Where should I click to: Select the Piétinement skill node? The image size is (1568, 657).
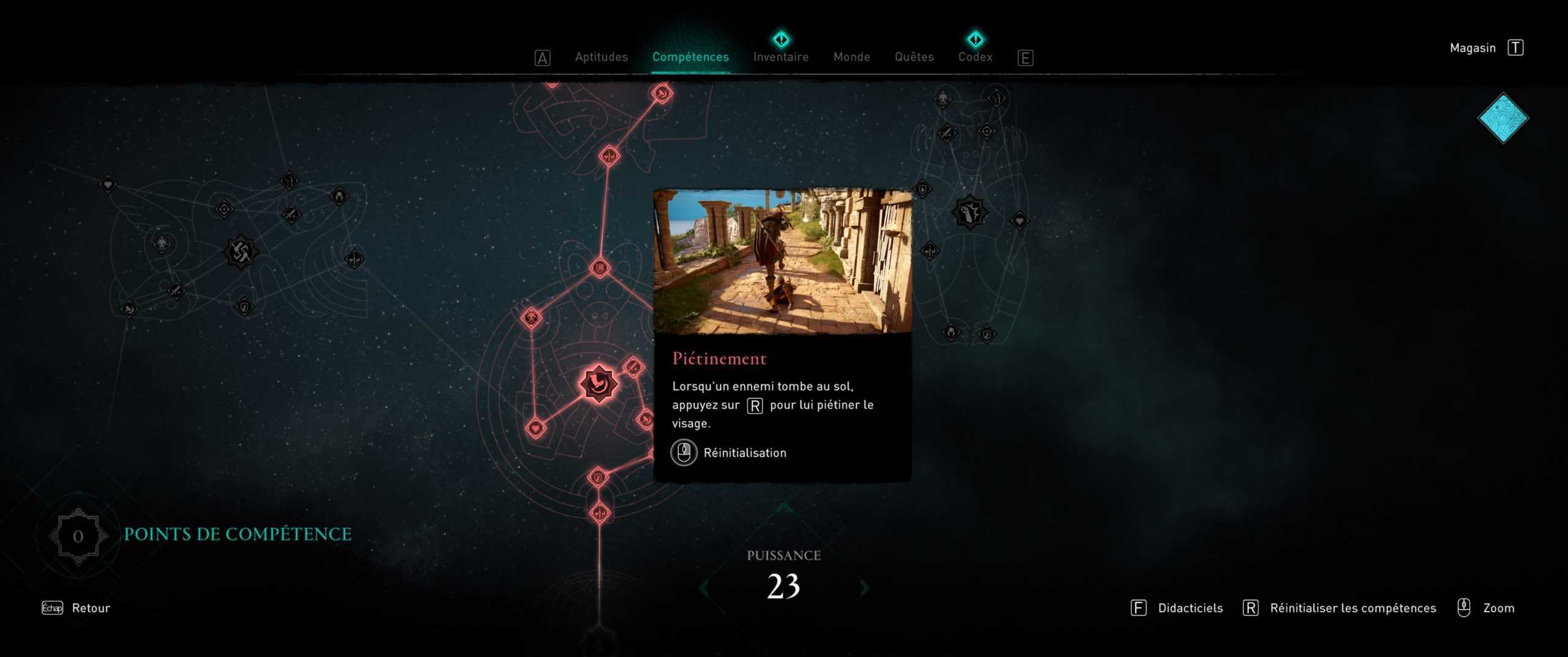click(x=598, y=384)
